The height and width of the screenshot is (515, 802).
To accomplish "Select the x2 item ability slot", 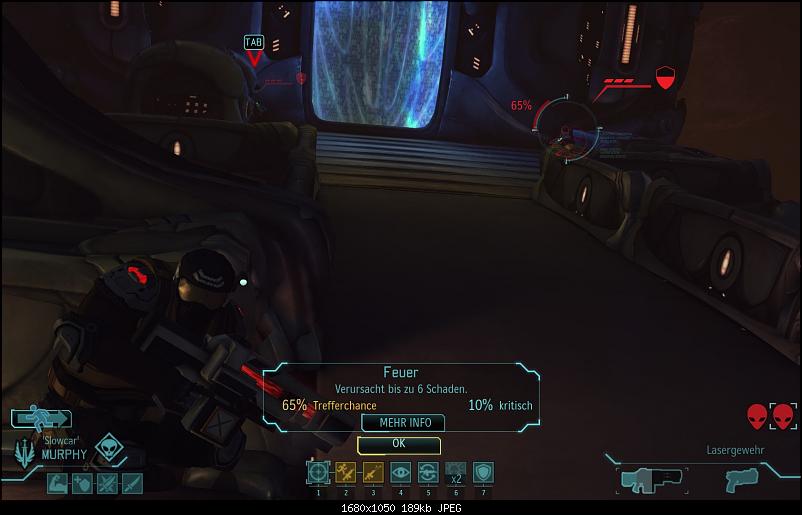I will (x=455, y=472).
